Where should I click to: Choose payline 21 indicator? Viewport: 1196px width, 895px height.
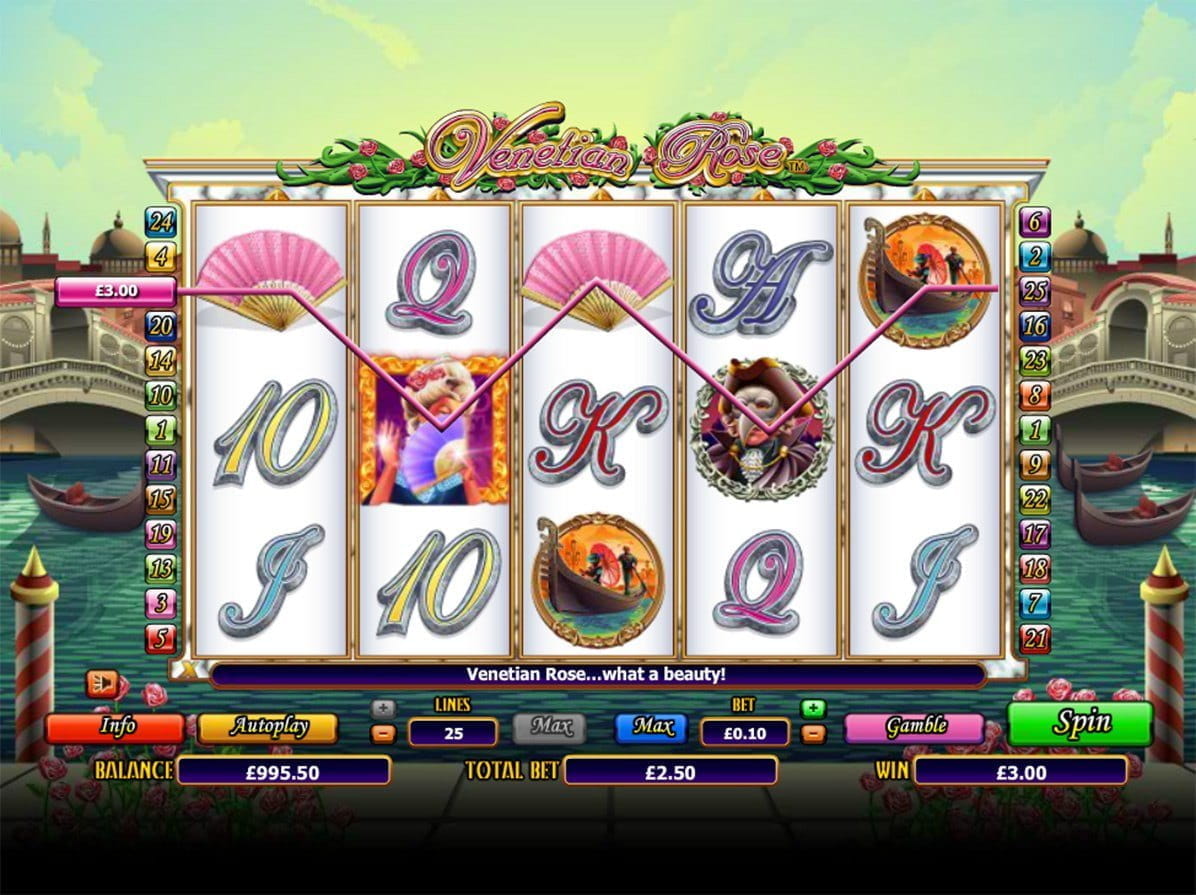1034,637
